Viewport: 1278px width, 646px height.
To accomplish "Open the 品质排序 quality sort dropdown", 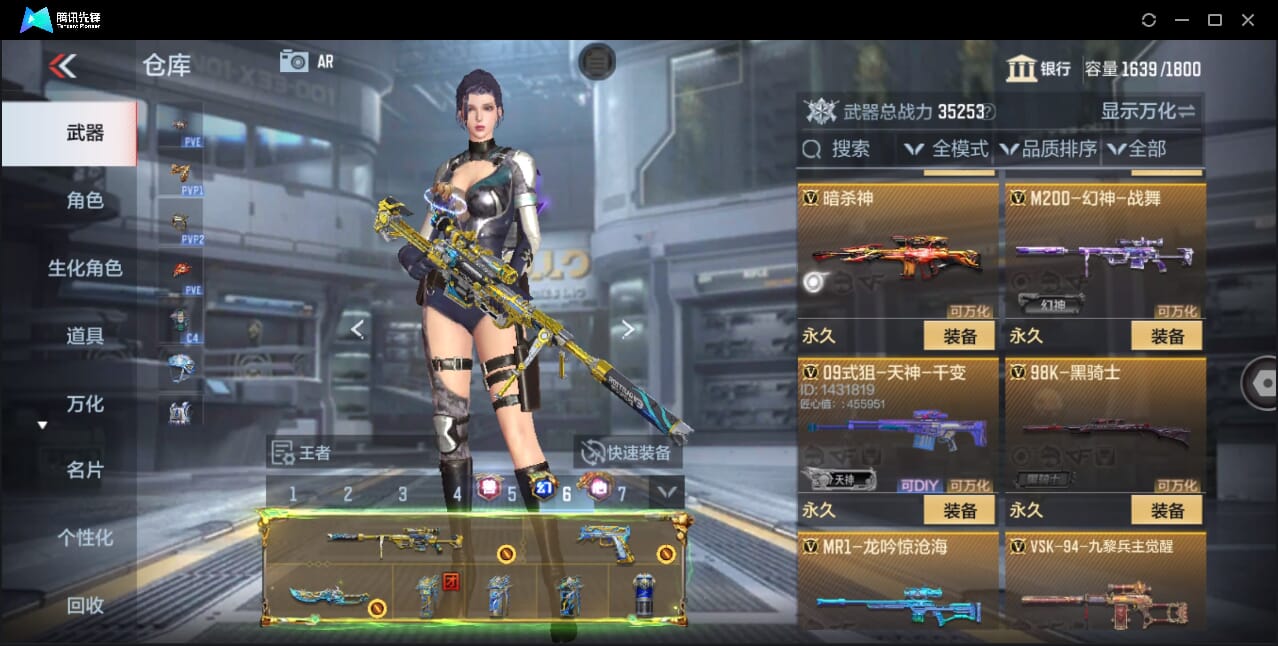I will pos(1048,149).
